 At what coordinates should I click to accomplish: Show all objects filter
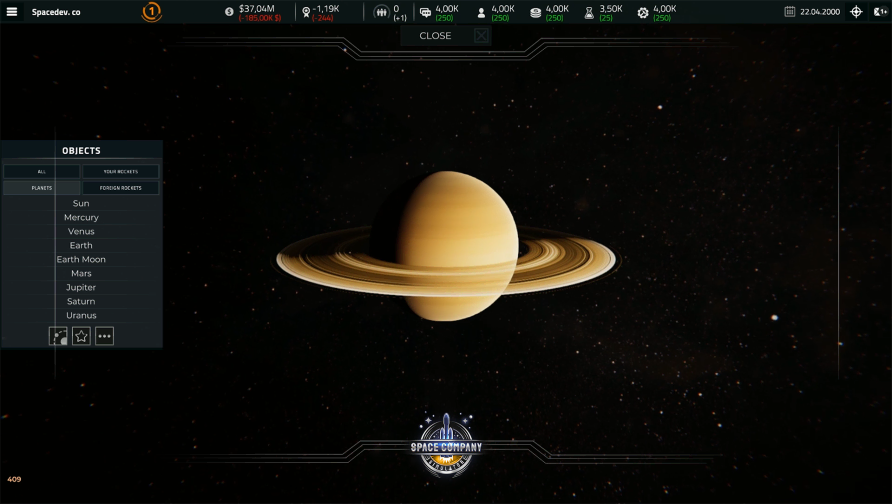click(x=42, y=172)
